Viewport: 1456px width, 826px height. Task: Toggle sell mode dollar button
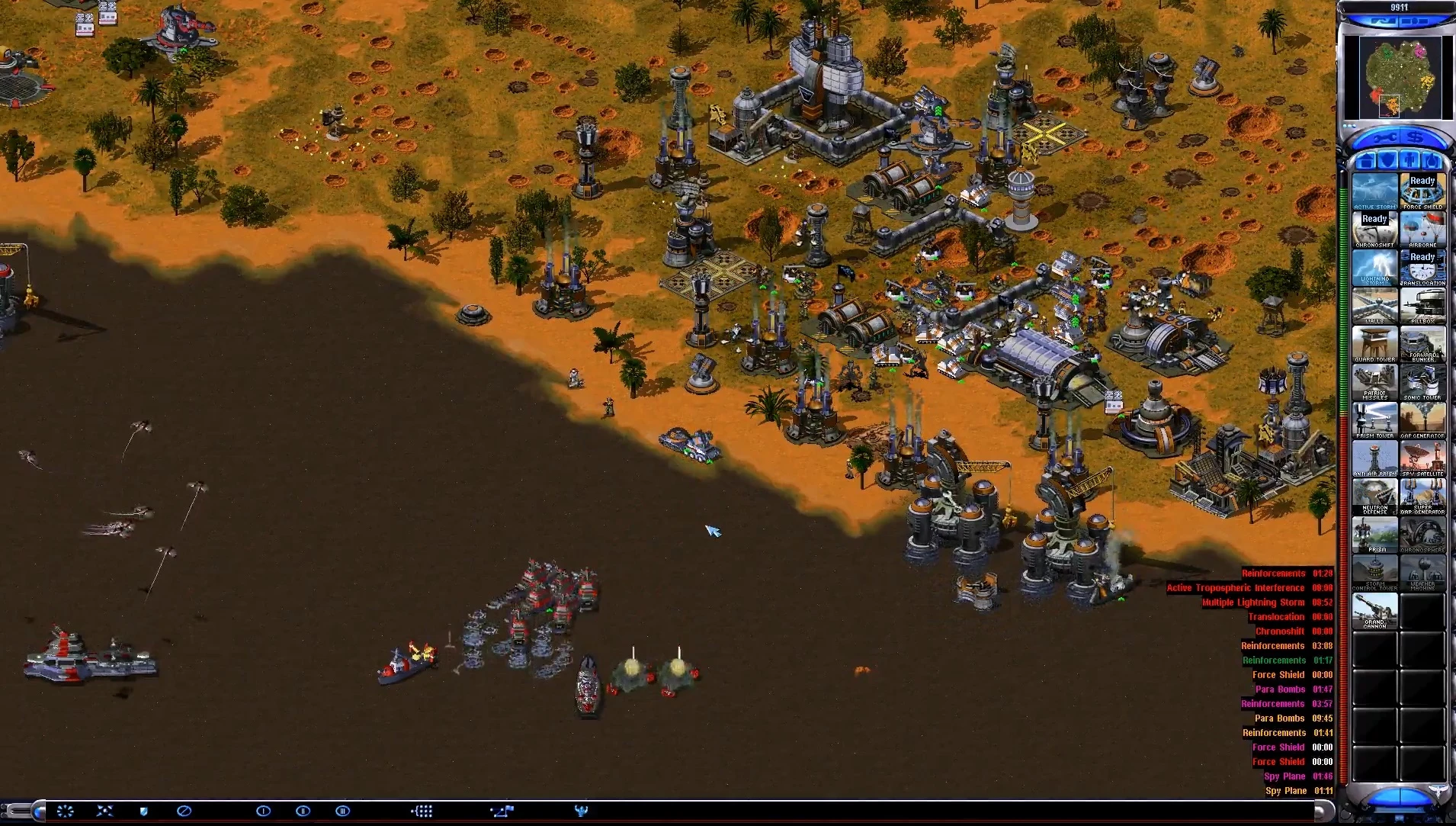[x=1415, y=138]
